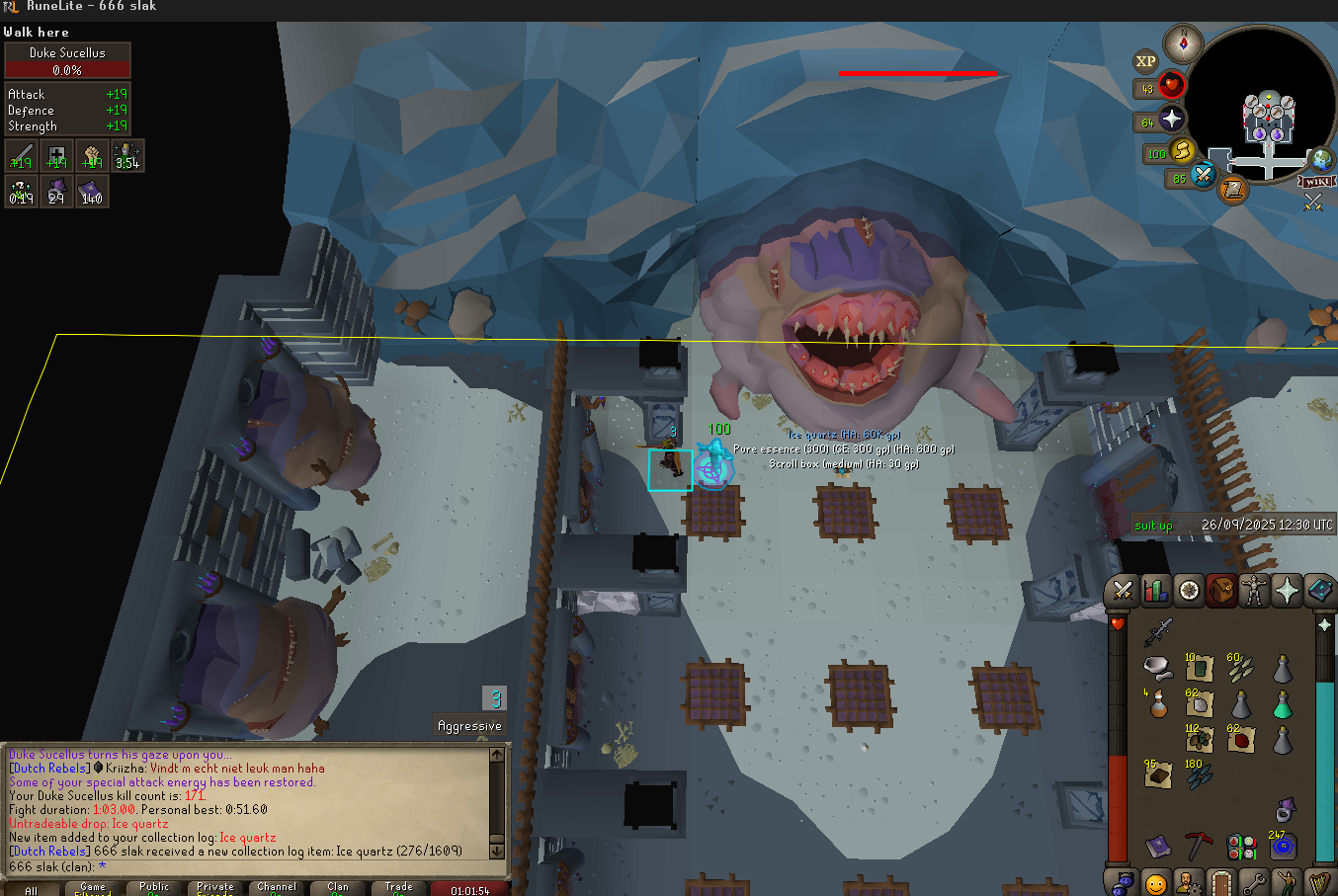Screen dimensions: 1338x896
Task: Open the Settings wrench tab
Action: [x=1254, y=882]
